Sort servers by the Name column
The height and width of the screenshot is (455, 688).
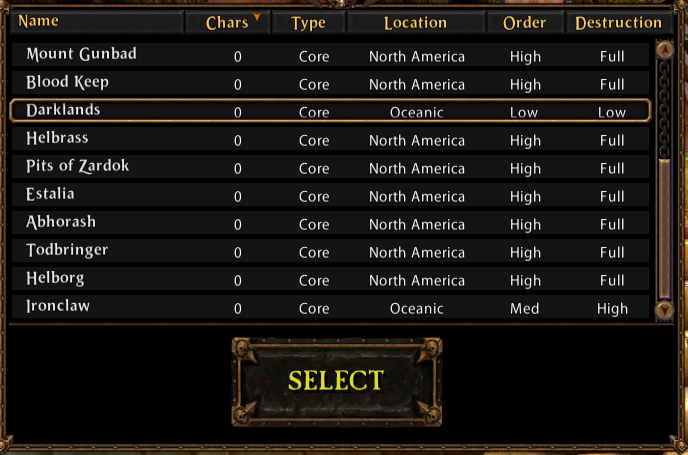tap(96, 22)
